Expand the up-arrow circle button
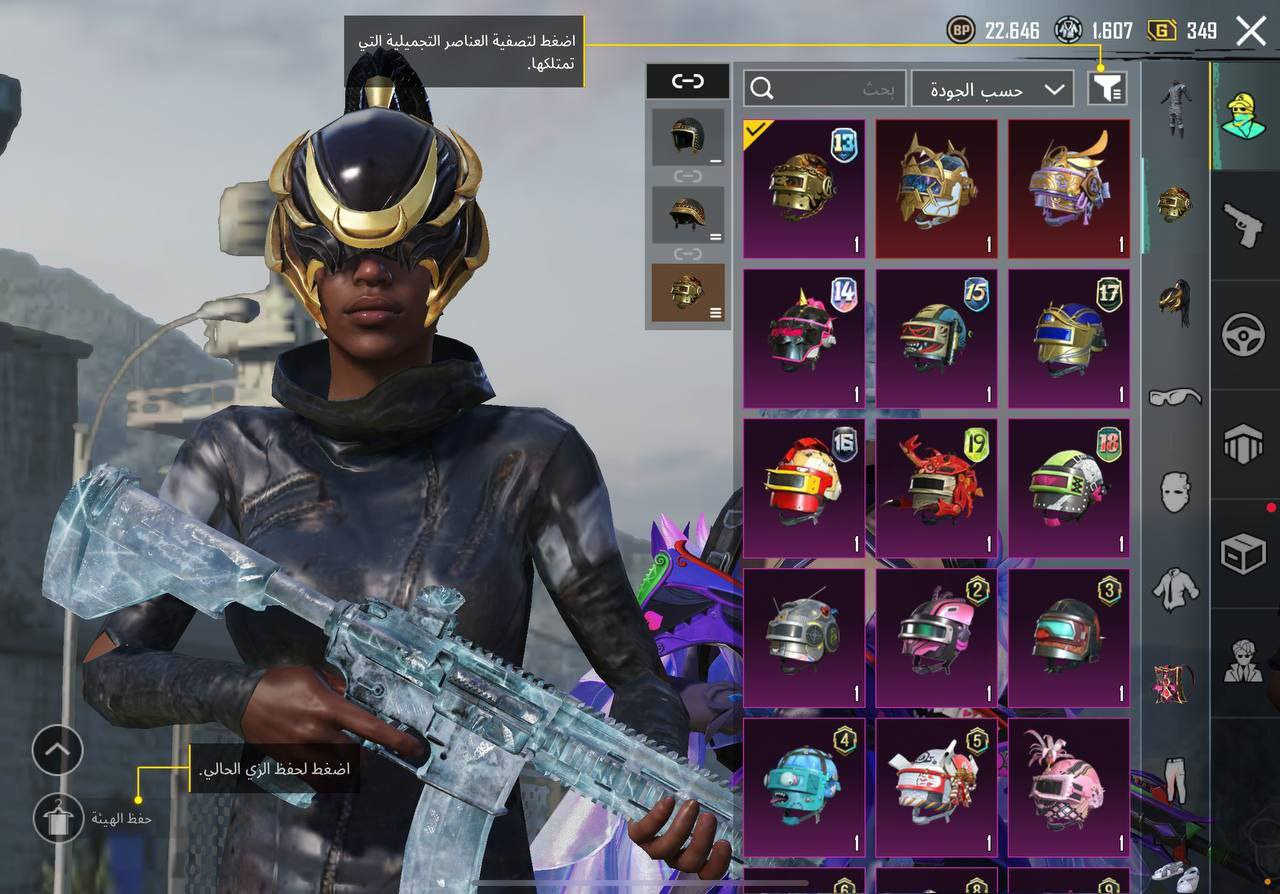Screen dimensions: 1280x894 coord(58,750)
